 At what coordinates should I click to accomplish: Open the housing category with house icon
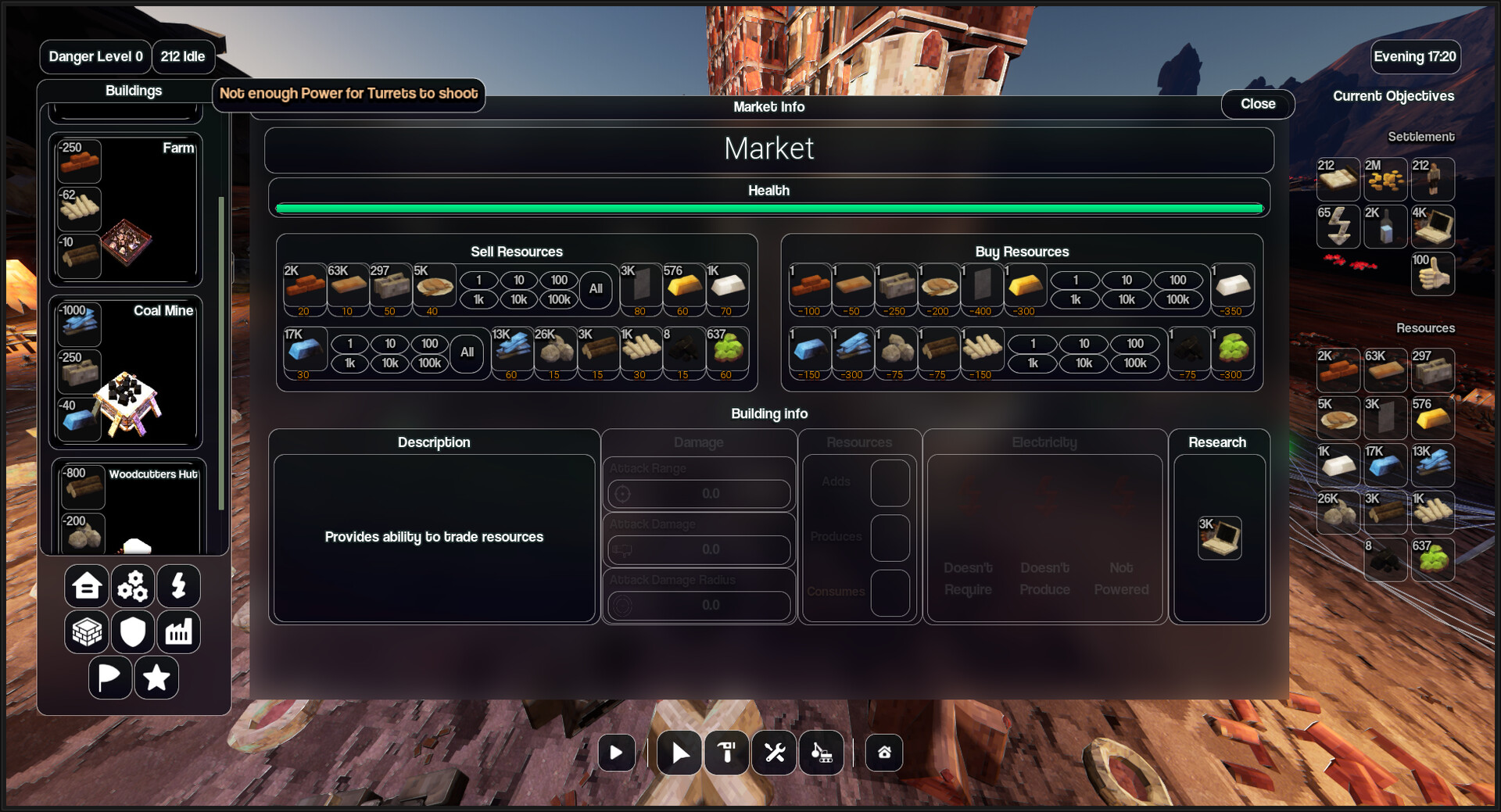tap(87, 586)
